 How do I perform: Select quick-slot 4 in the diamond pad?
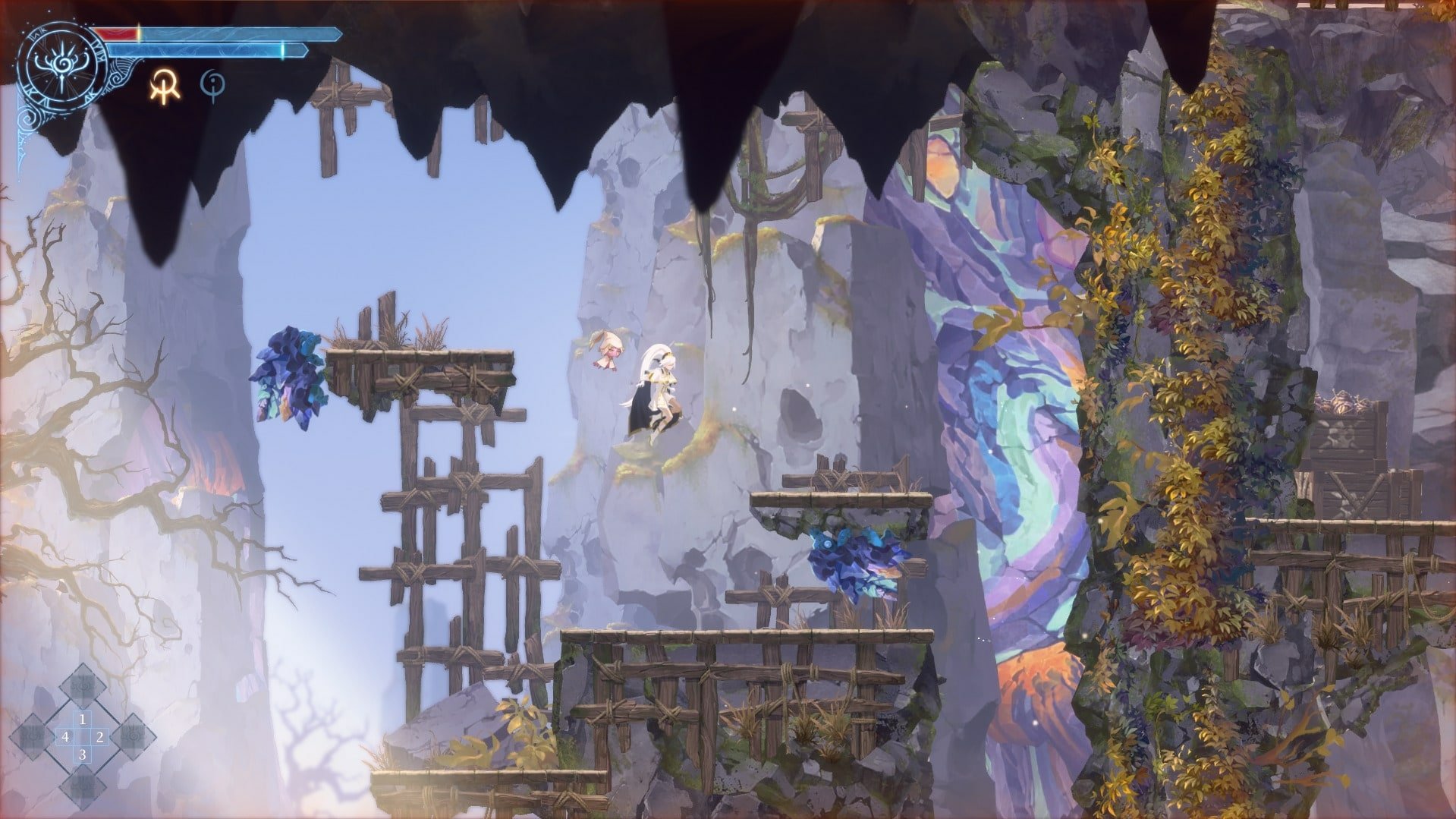pos(66,736)
